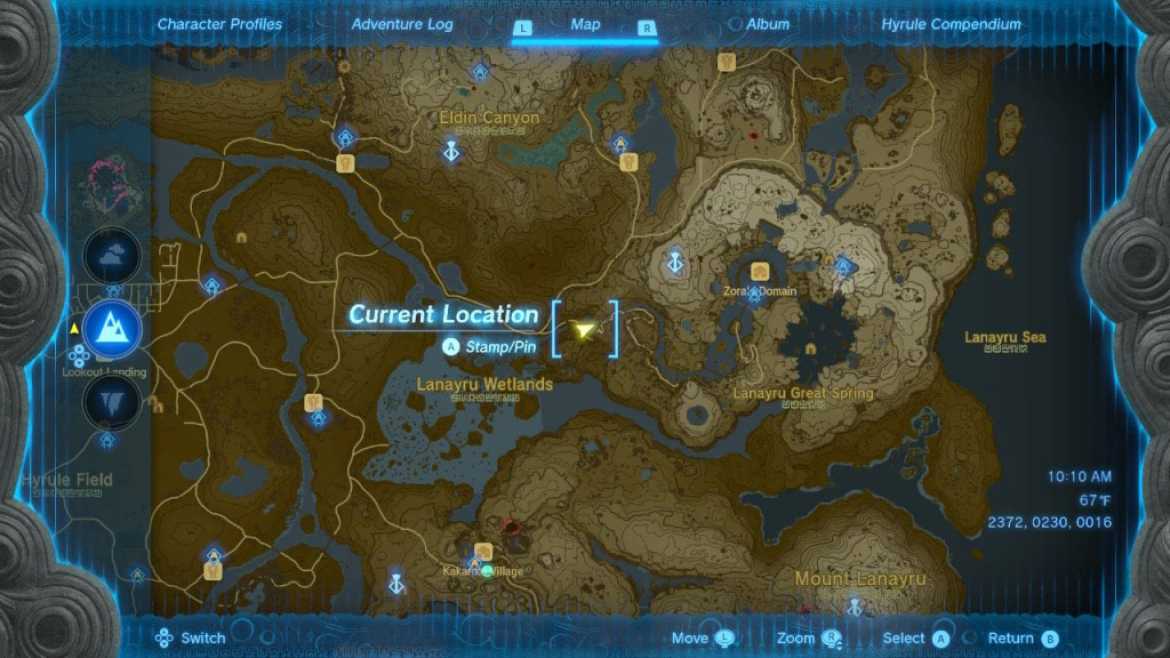Switch to the Character Profiles tab
The width and height of the screenshot is (1170, 658).
[219, 24]
